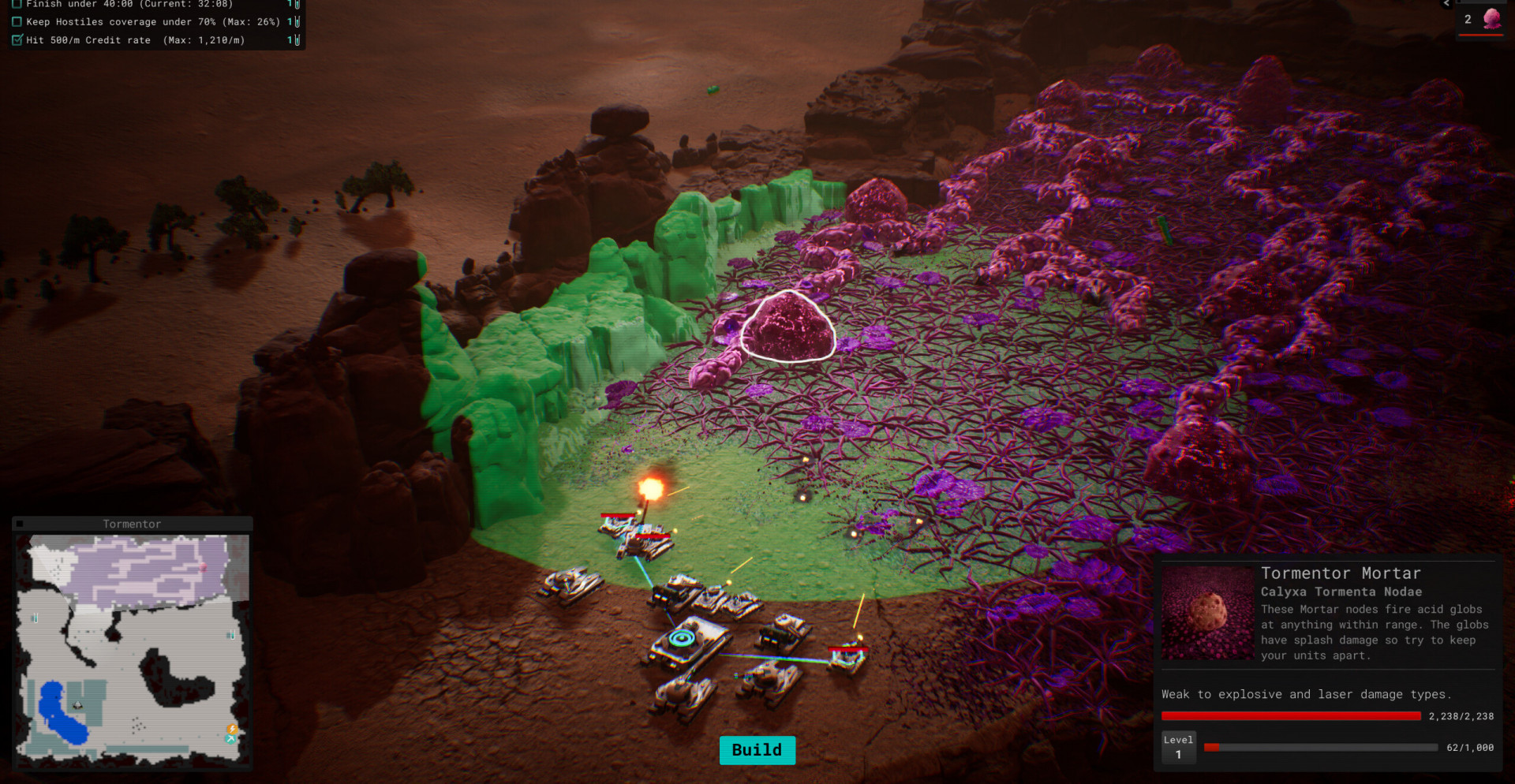
Task: Click the Tormentor Mortar portrait thumbnail
Action: tap(1207, 614)
